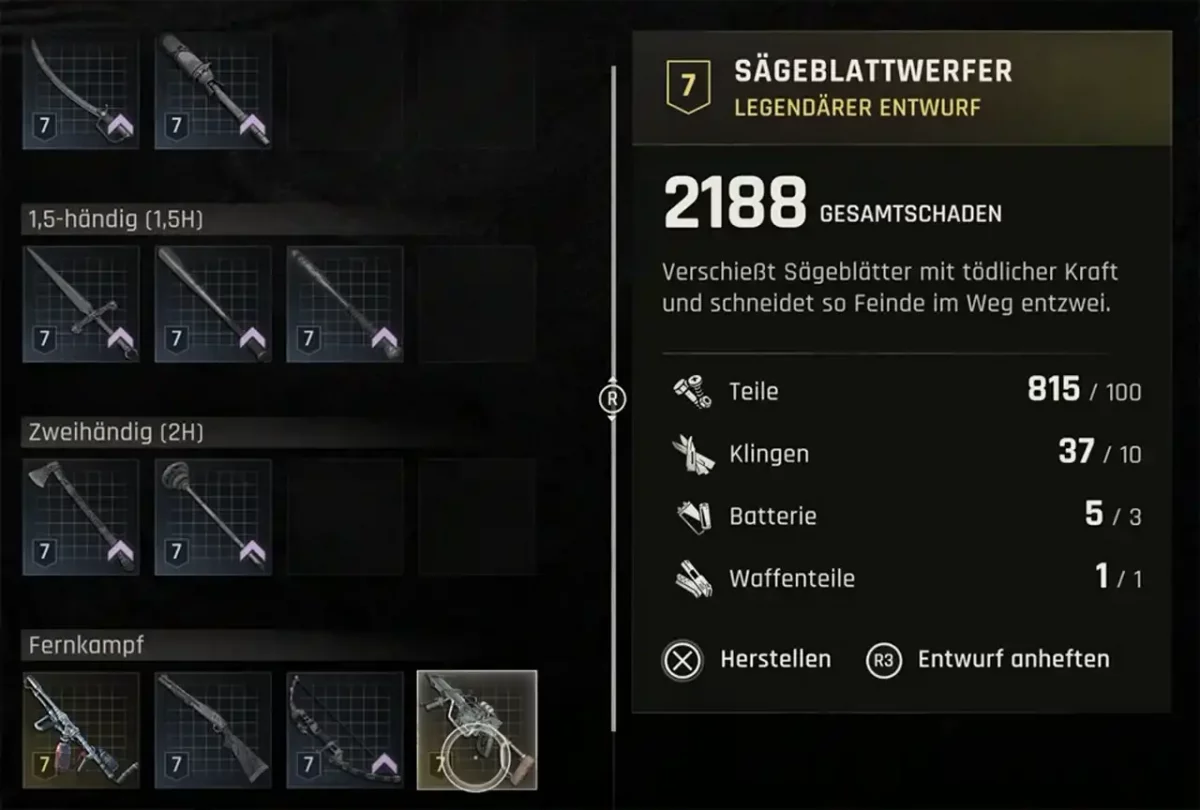
Task: Select the wire-wrapped club blueprint
Action: click(x=345, y=303)
